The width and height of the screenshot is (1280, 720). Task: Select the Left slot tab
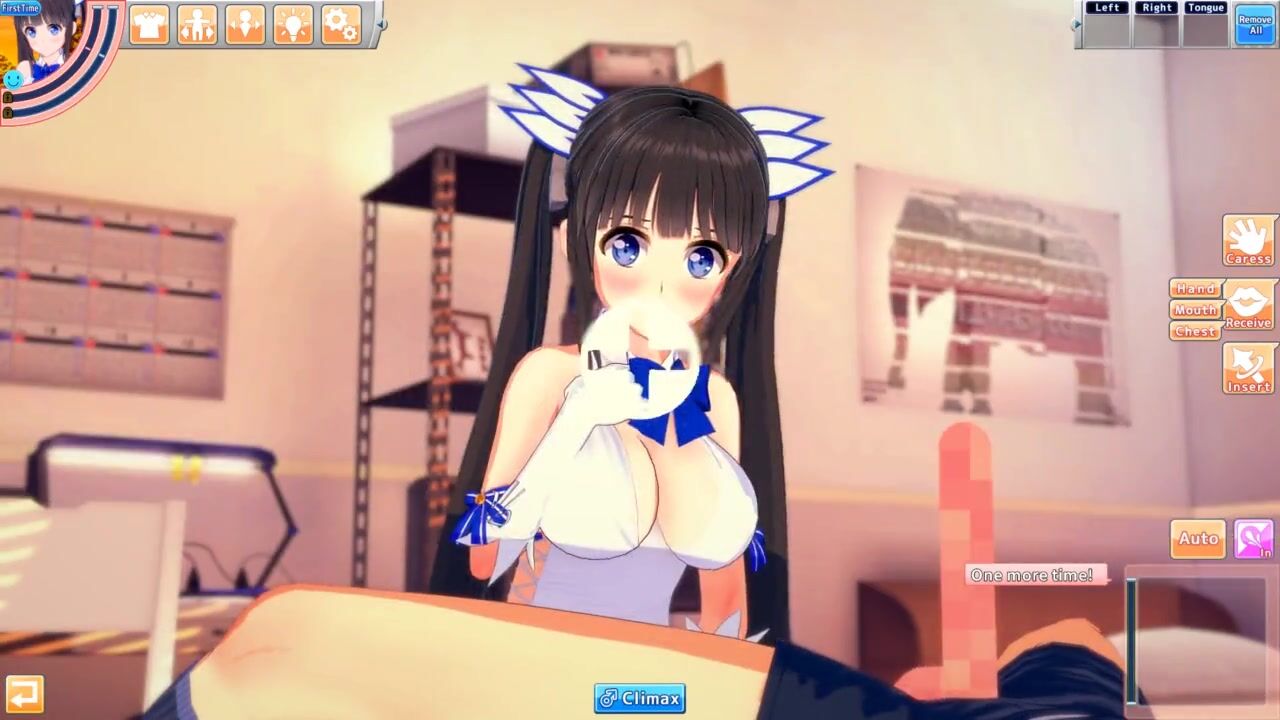click(x=1107, y=8)
